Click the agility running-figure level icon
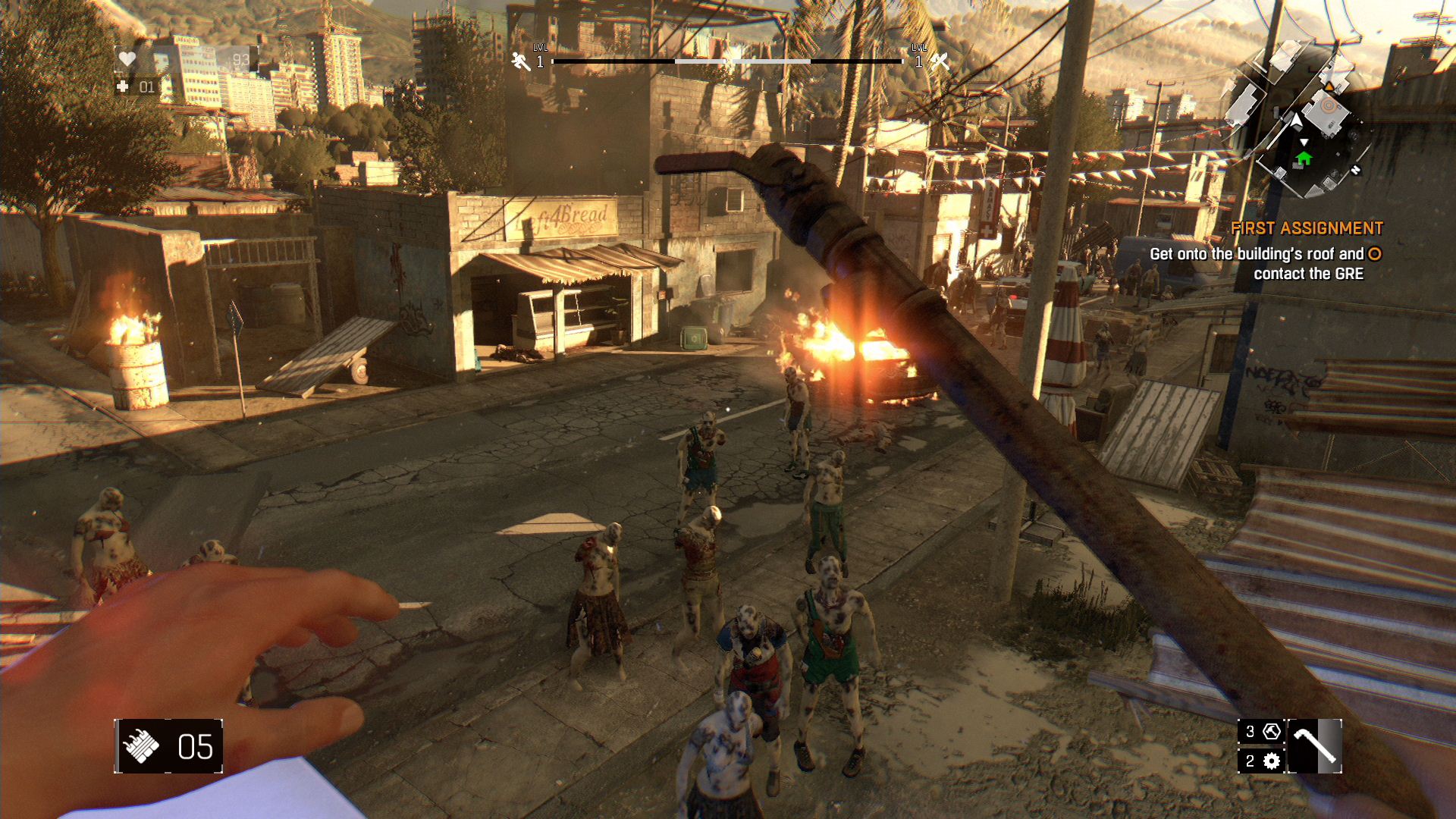1456x819 pixels. [x=520, y=61]
